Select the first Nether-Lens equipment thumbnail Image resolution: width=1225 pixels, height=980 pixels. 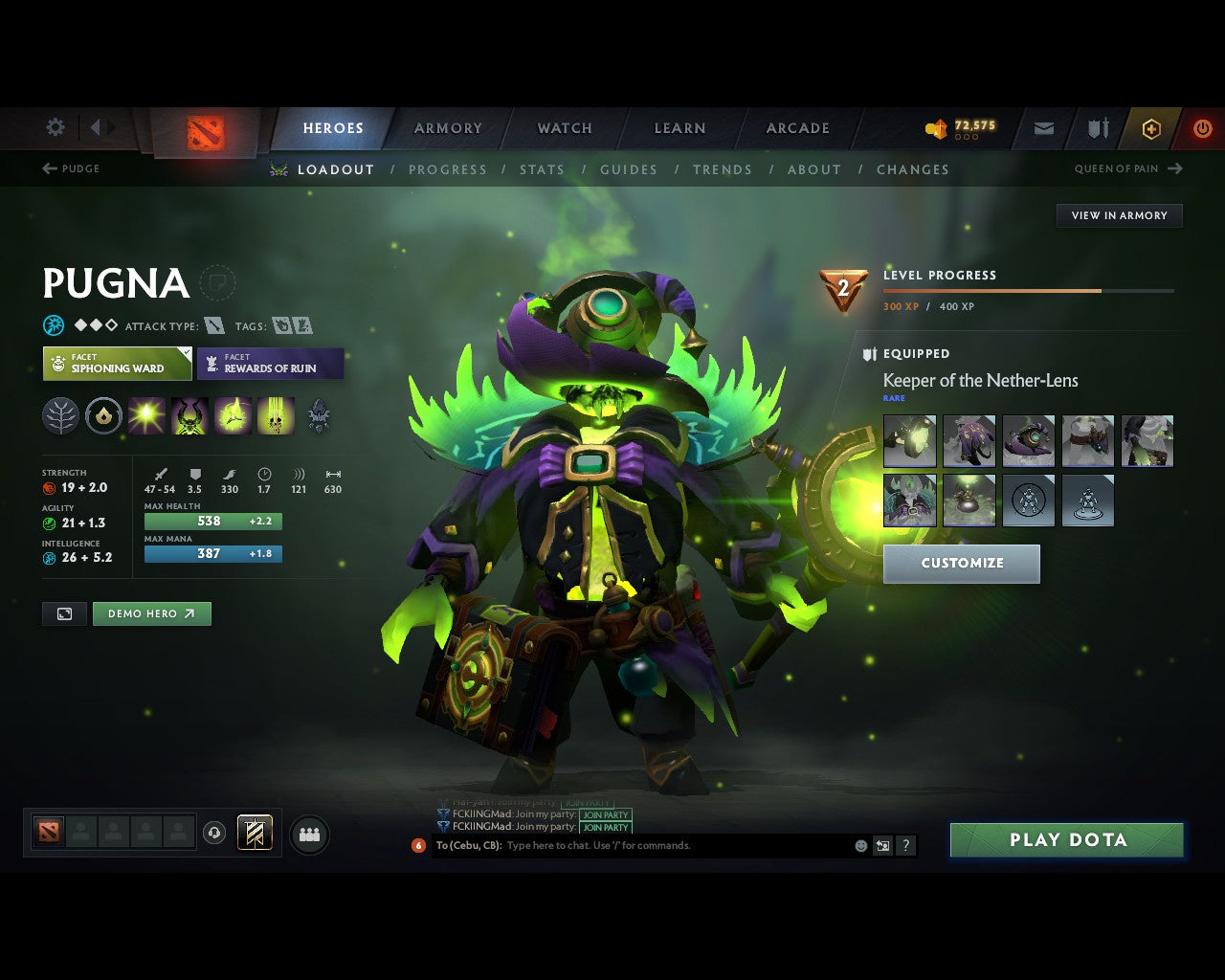click(x=909, y=440)
